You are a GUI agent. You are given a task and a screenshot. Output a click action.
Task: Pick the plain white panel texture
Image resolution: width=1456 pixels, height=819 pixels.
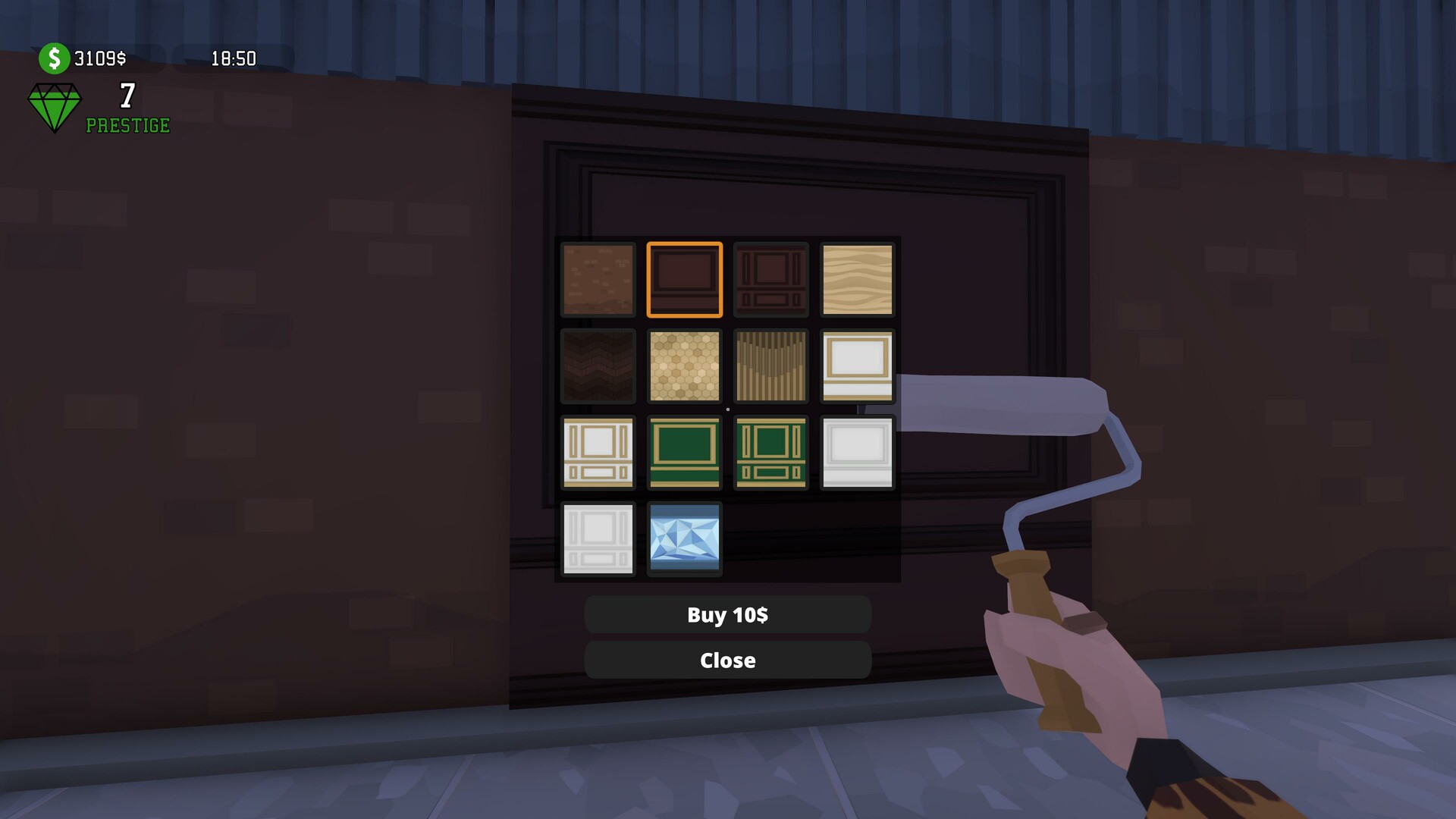point(857,452)
